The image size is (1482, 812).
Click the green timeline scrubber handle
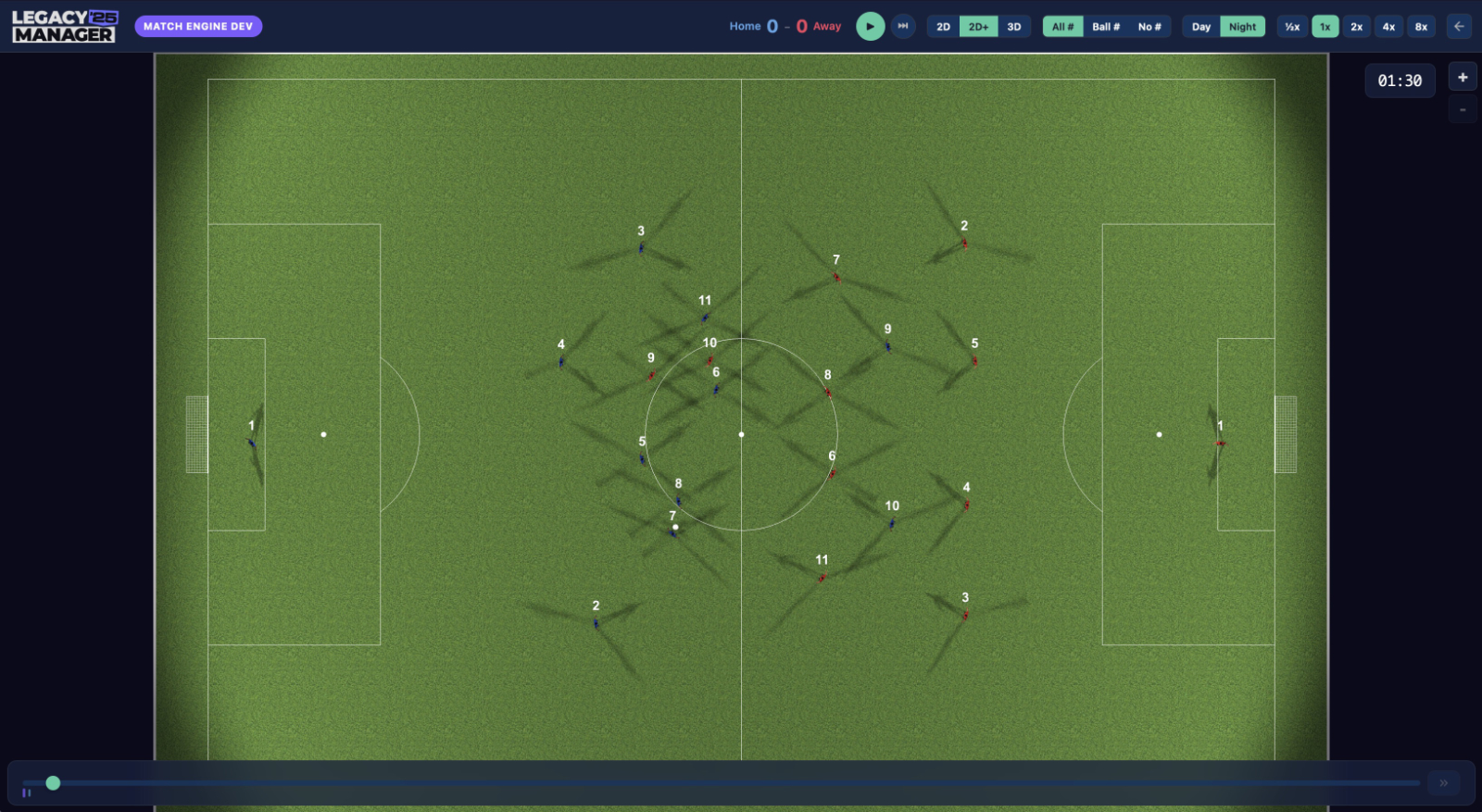[x=53, y=783]
